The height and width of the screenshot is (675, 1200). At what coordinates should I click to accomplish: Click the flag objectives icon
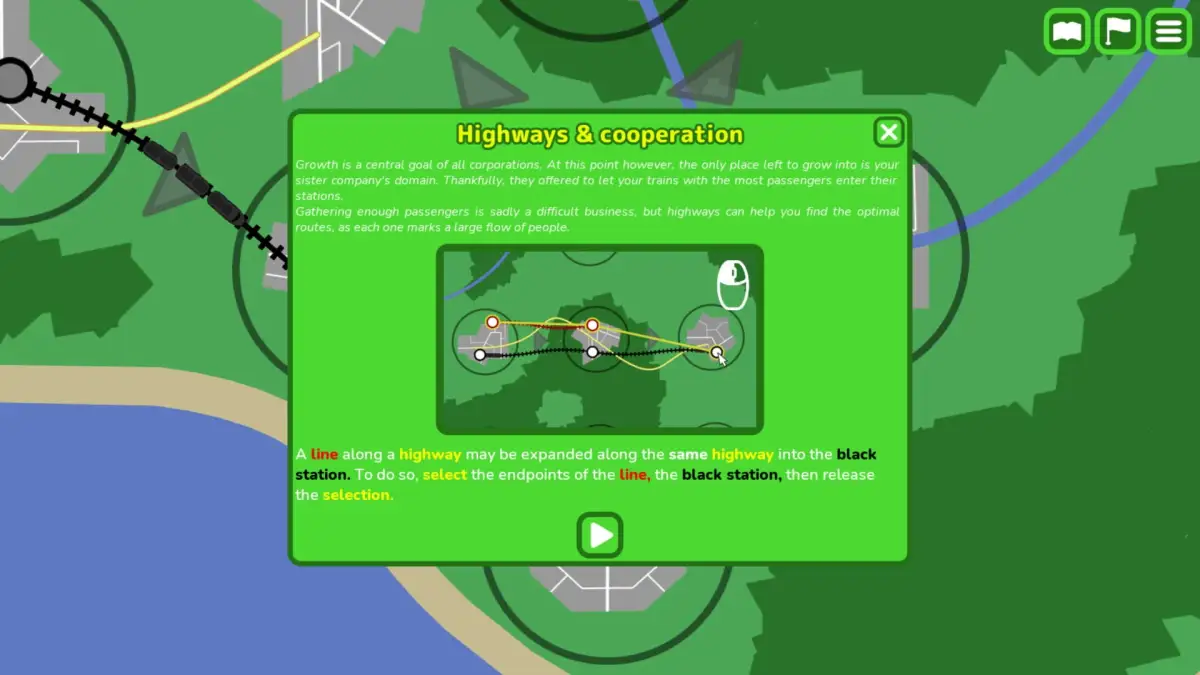tap(1118, 32)
